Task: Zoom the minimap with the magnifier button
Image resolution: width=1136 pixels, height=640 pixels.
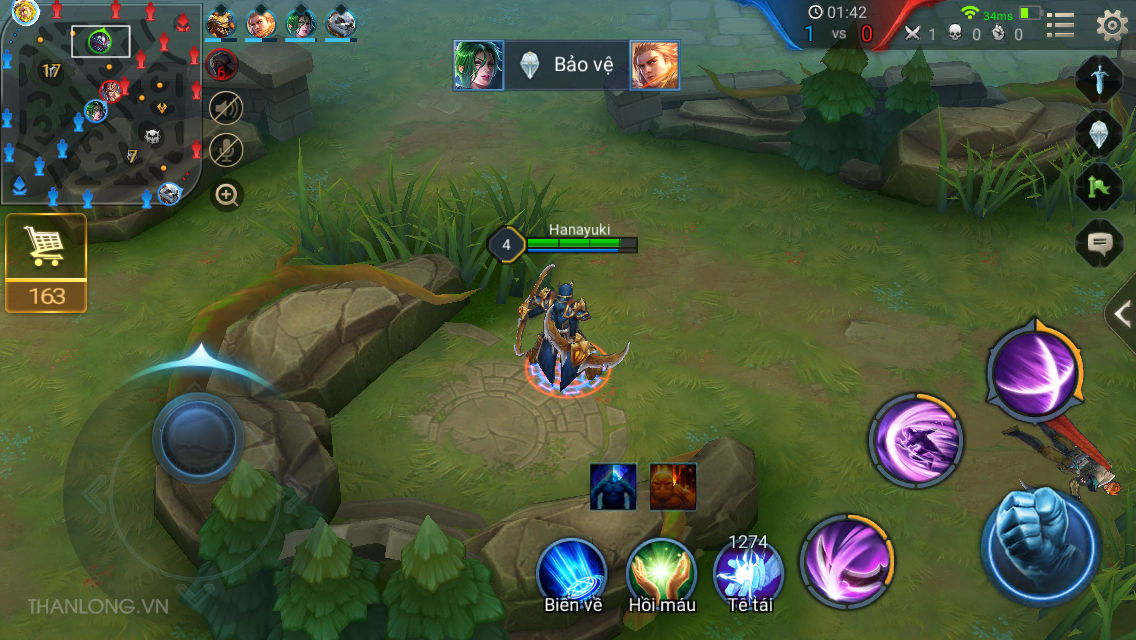Action: (228, 195)
